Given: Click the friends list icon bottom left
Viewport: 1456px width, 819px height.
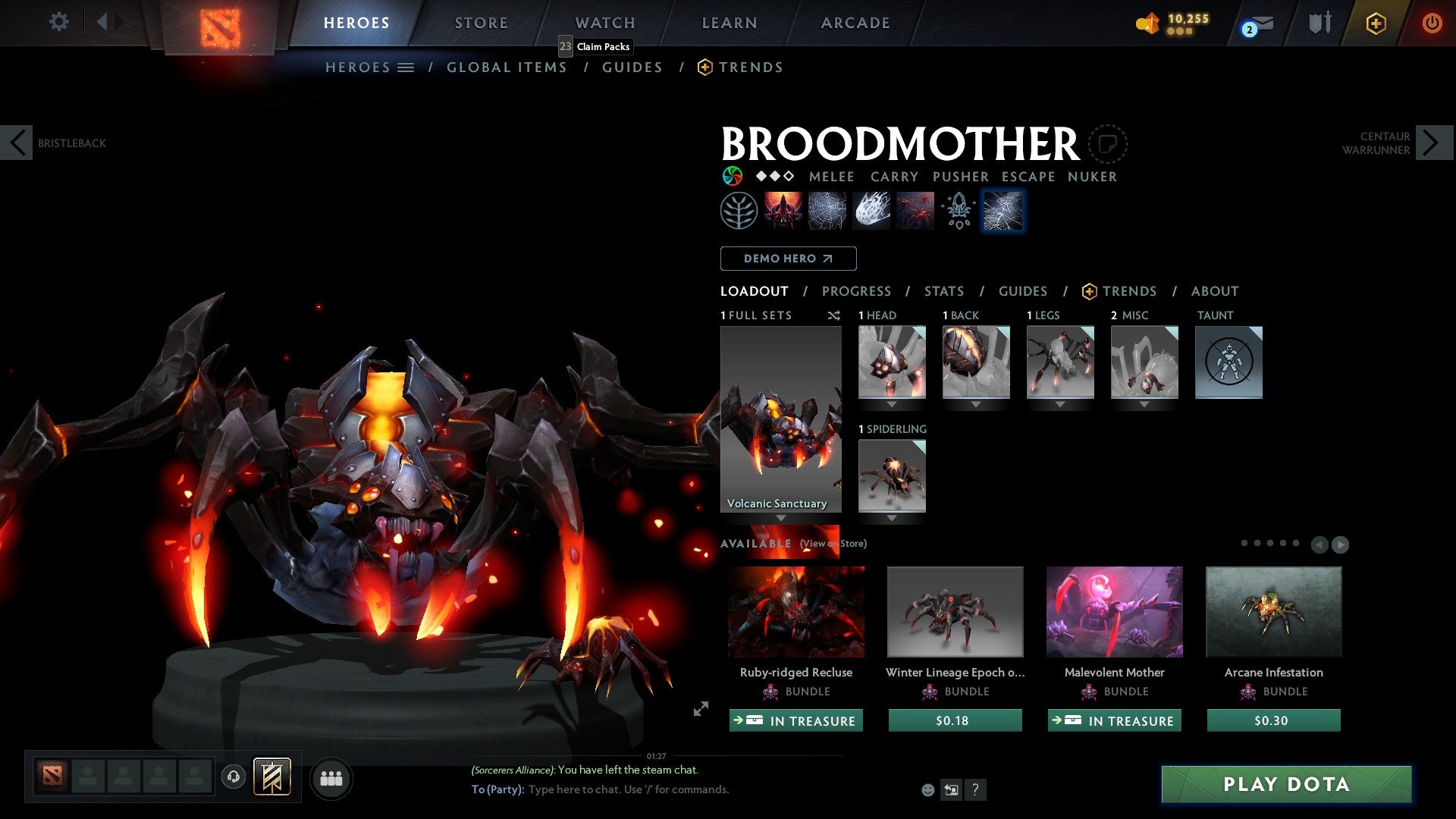Looking at the screenshot, I should pyautogui.click(x=331, y=778).
